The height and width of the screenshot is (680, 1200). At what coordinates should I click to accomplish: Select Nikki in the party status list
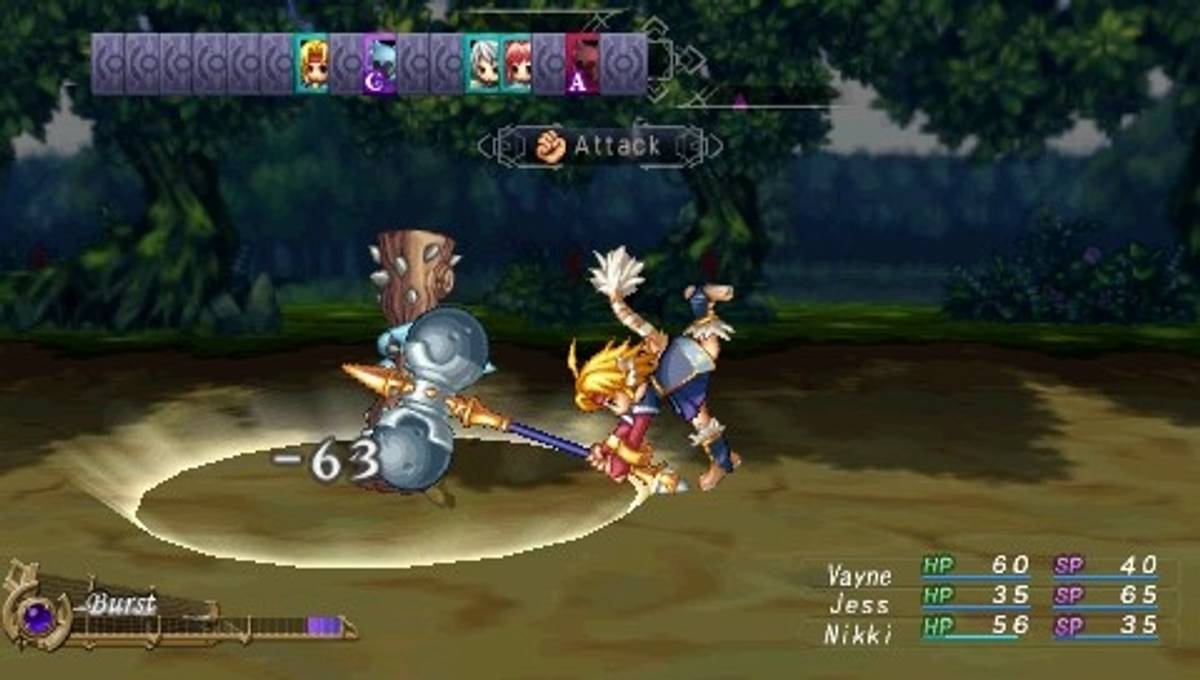tap(857, 634)
